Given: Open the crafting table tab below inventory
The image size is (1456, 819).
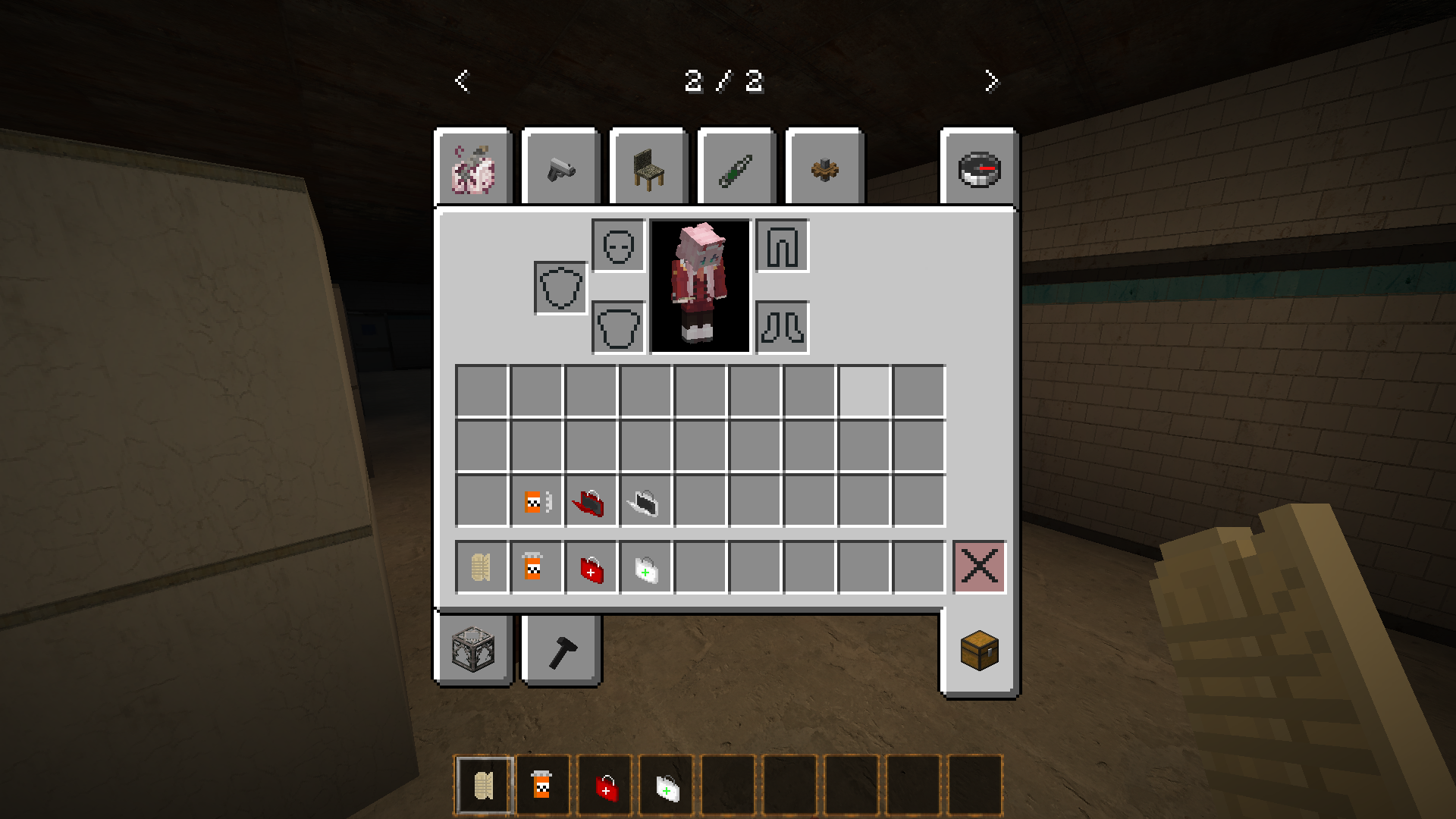Looking at the screenshot, I should [x=474, y=650].
